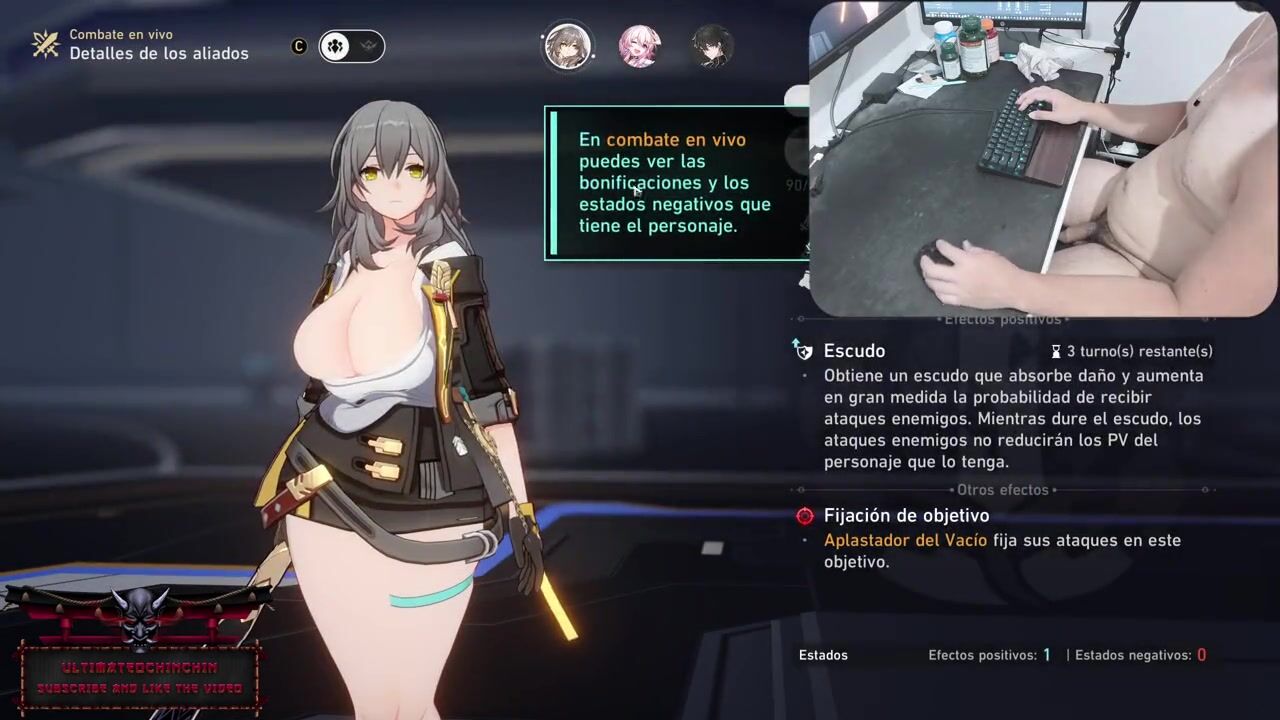
Task: Dismiss the 'combate en vivo' tutorial tooltip
Action: [x=676, y=183]
